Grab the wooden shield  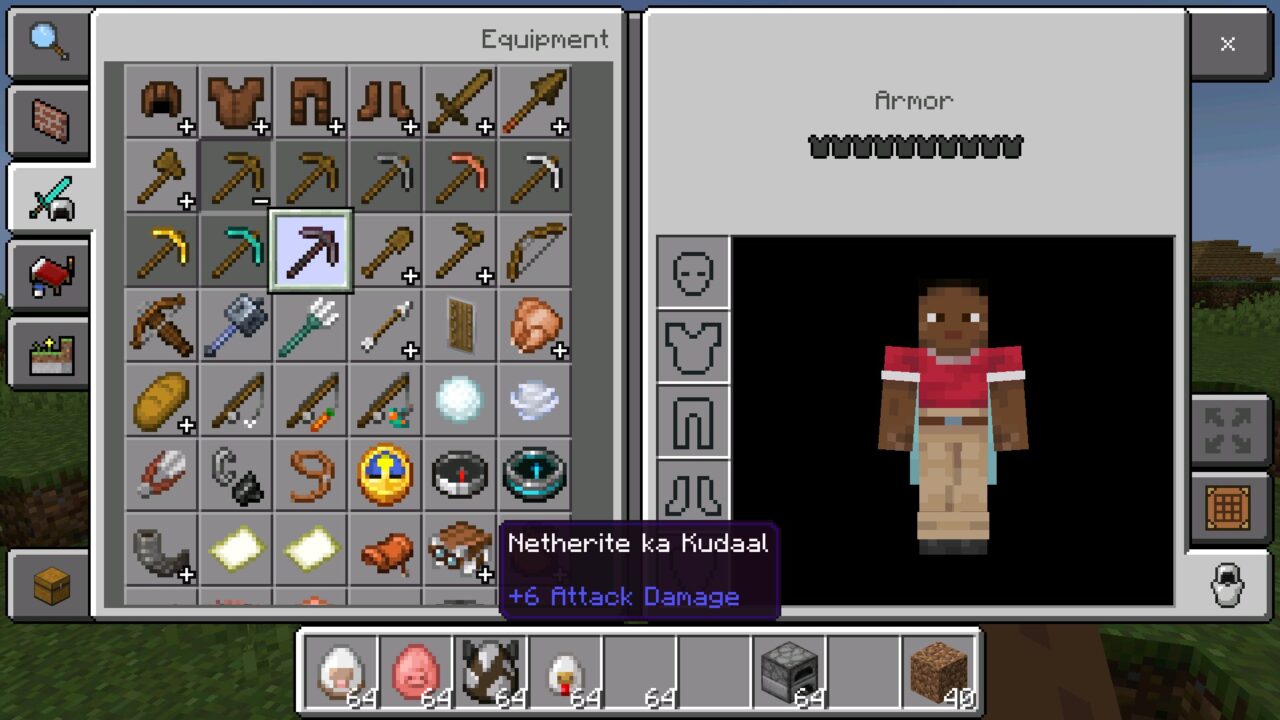coord(460,325)
